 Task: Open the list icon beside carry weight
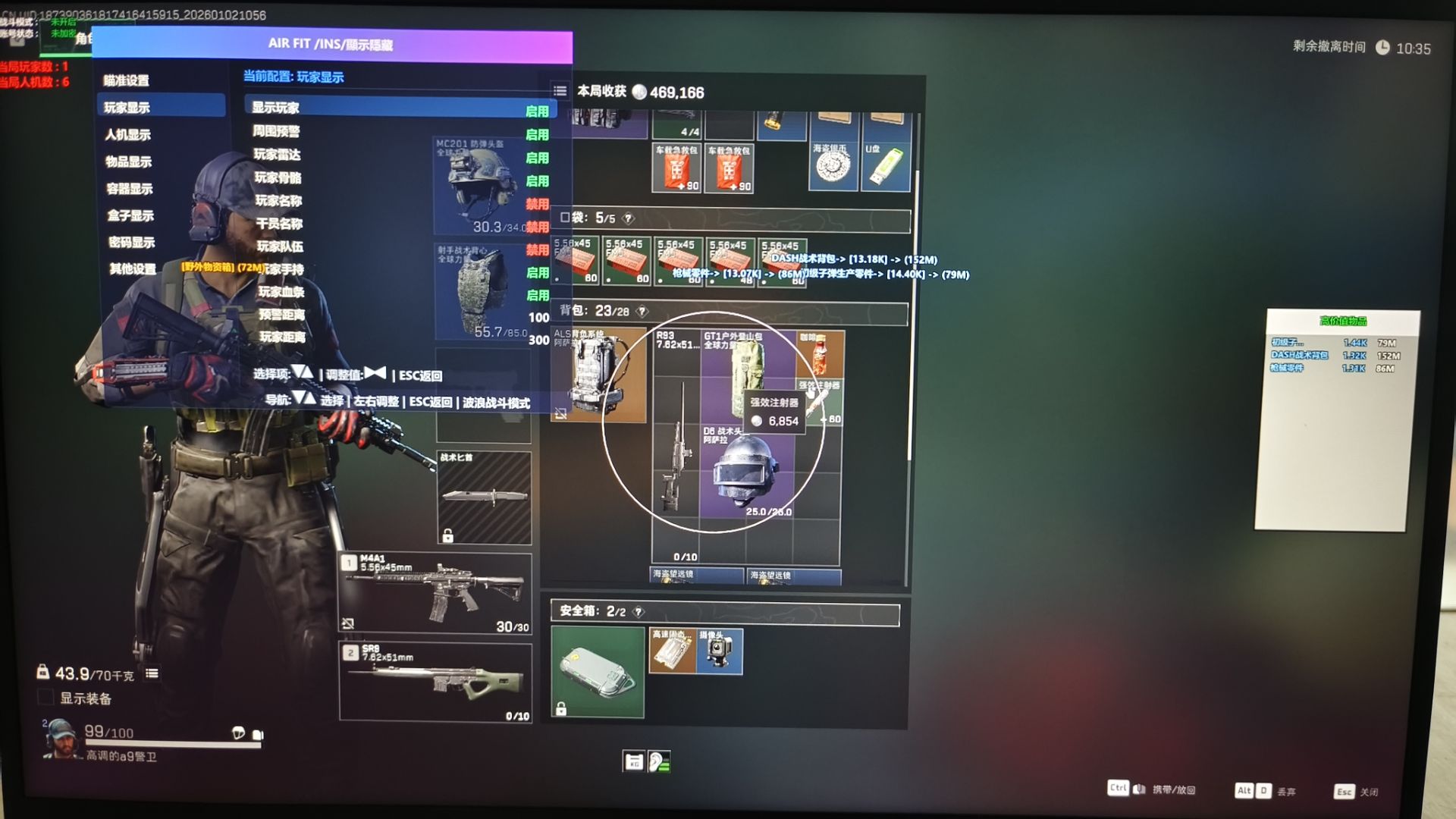tap(152, 673)
